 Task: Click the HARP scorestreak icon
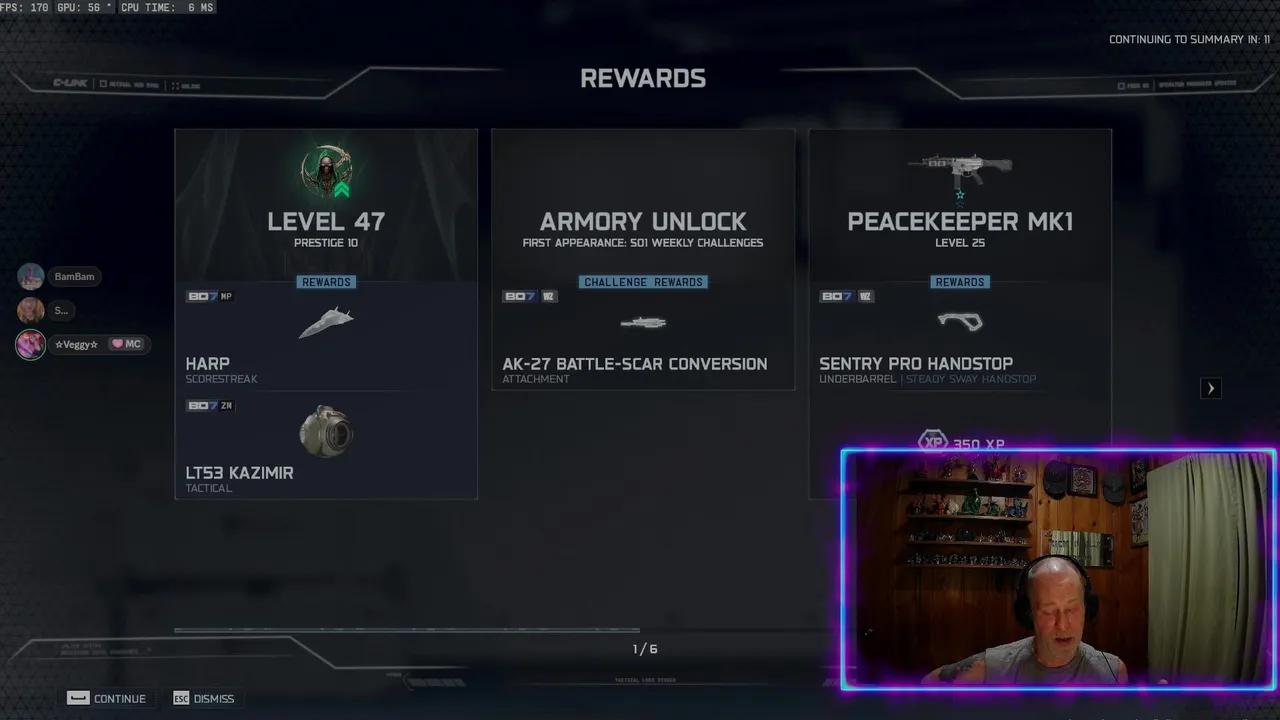[326, 322]
